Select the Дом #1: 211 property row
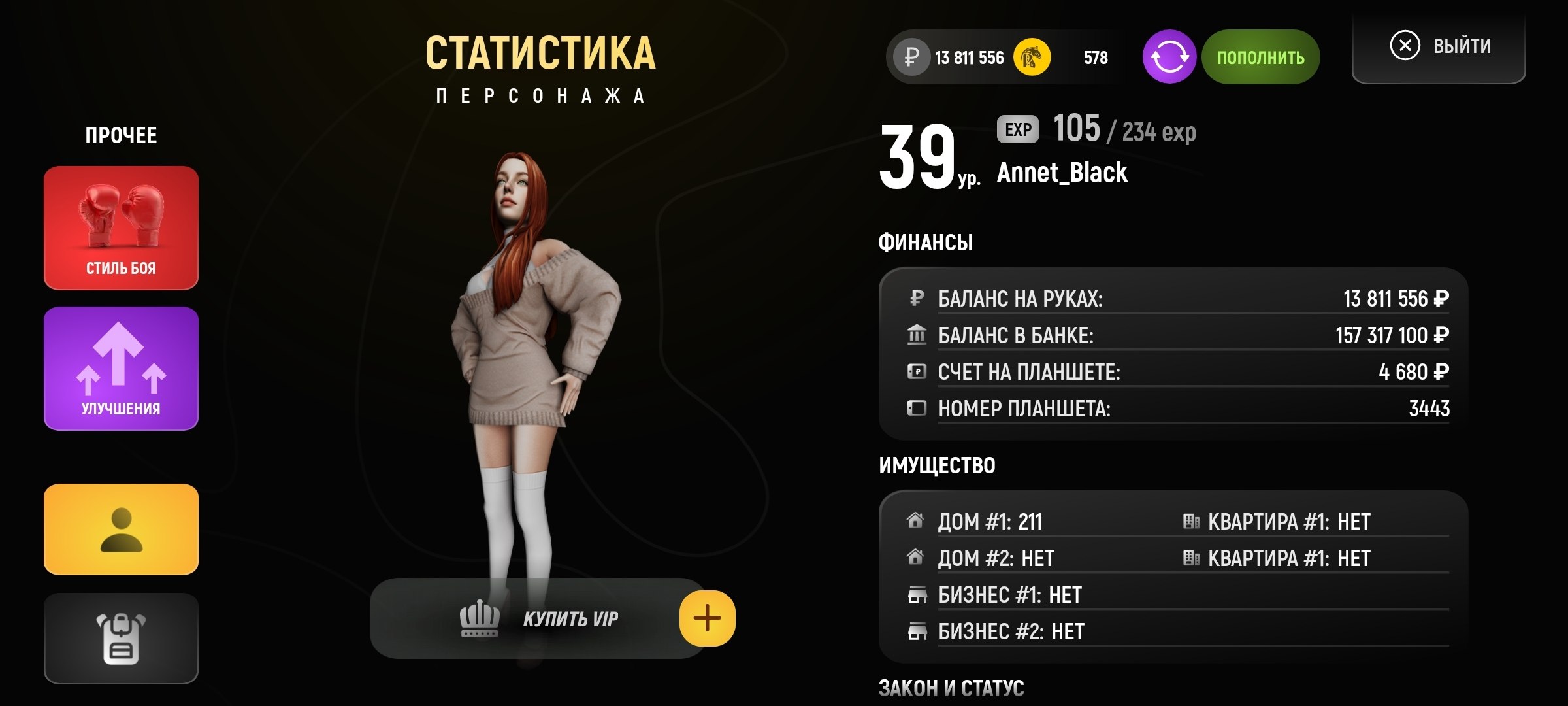Image resolution: width=1568 pixels, height=706 pixels. [990, 522]
